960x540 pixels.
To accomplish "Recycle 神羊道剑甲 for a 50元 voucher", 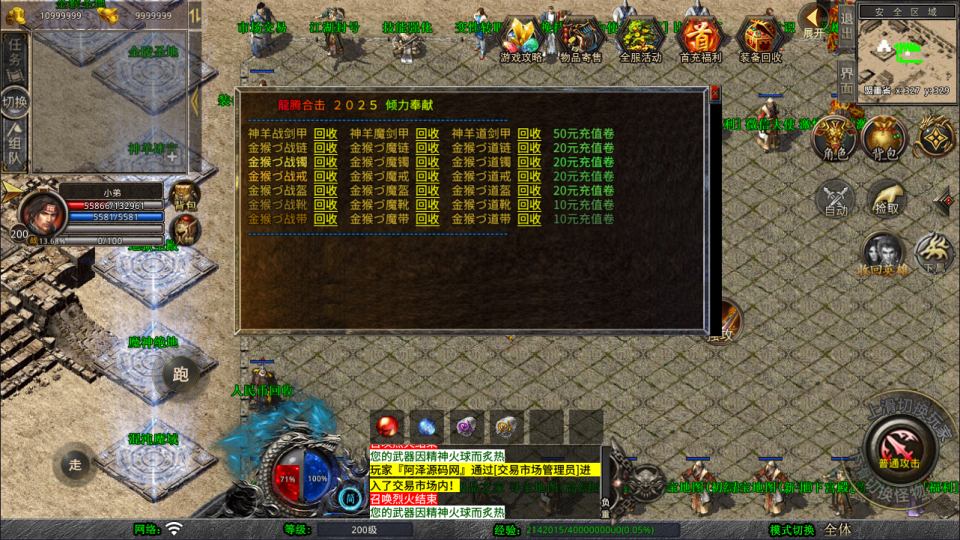I will tap(529, 134).
